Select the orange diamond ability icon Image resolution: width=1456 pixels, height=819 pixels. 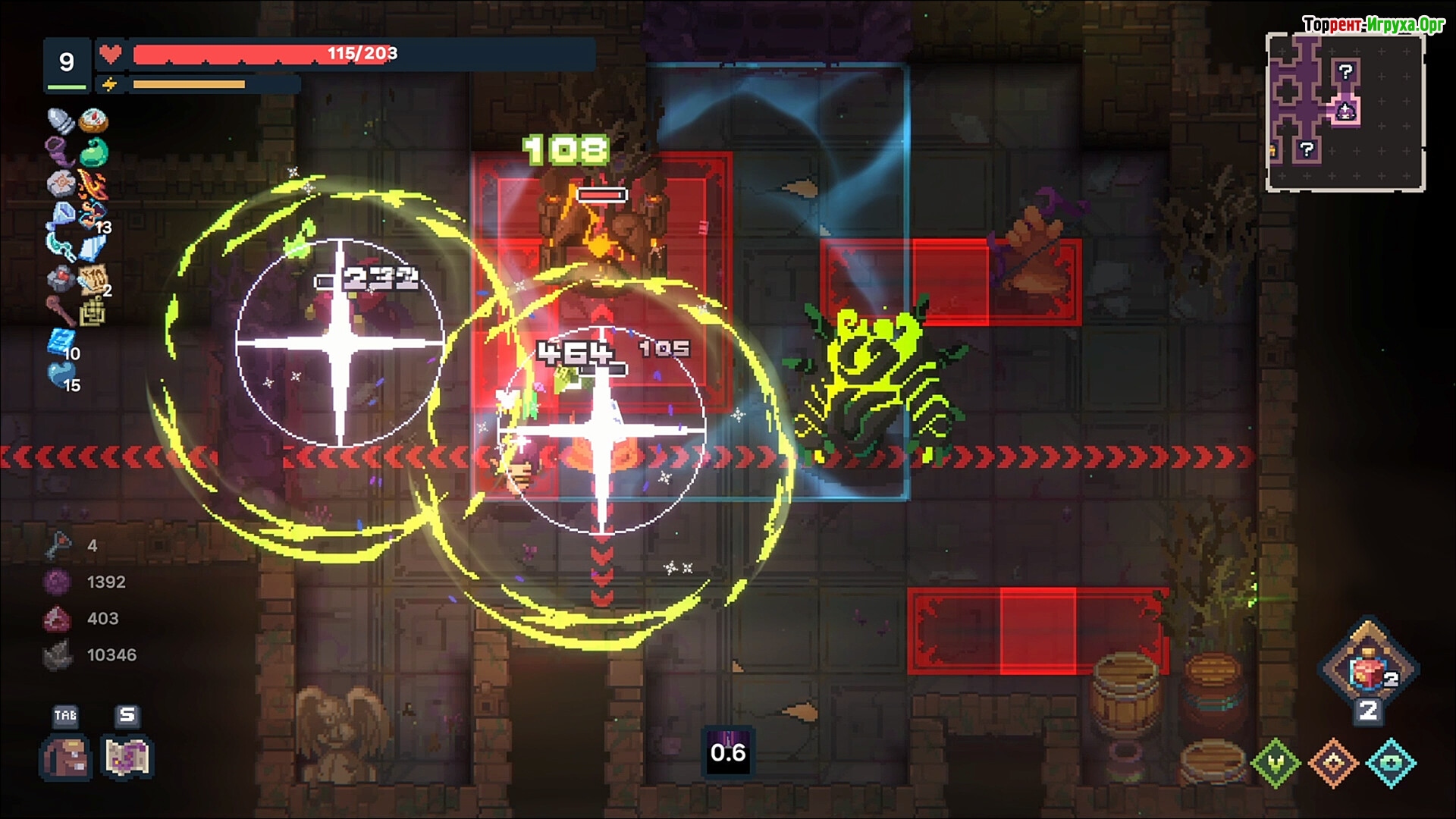pyautogui.click(x=1334, y=763)
